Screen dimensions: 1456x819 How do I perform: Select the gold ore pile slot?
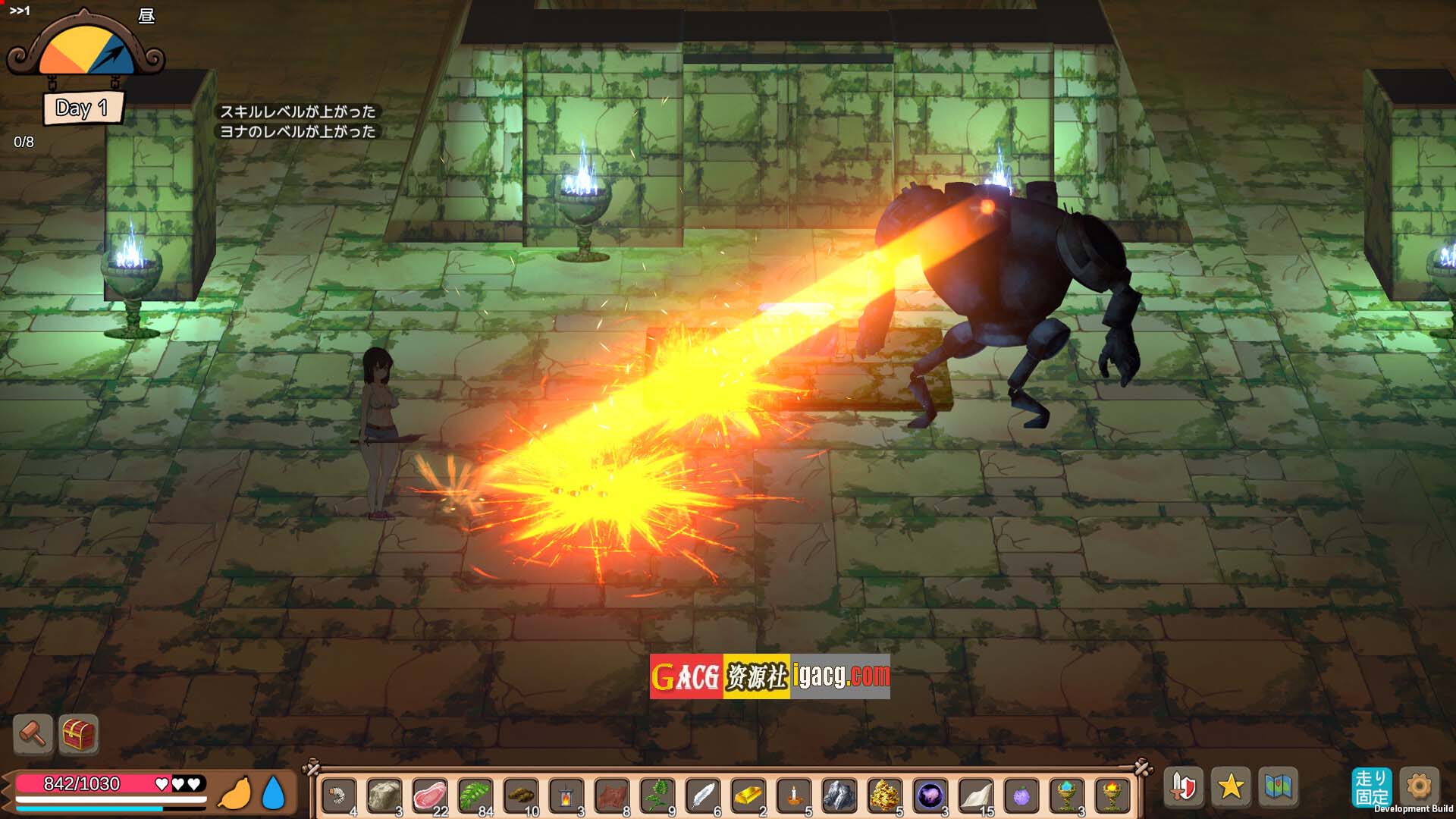point(884,795)
